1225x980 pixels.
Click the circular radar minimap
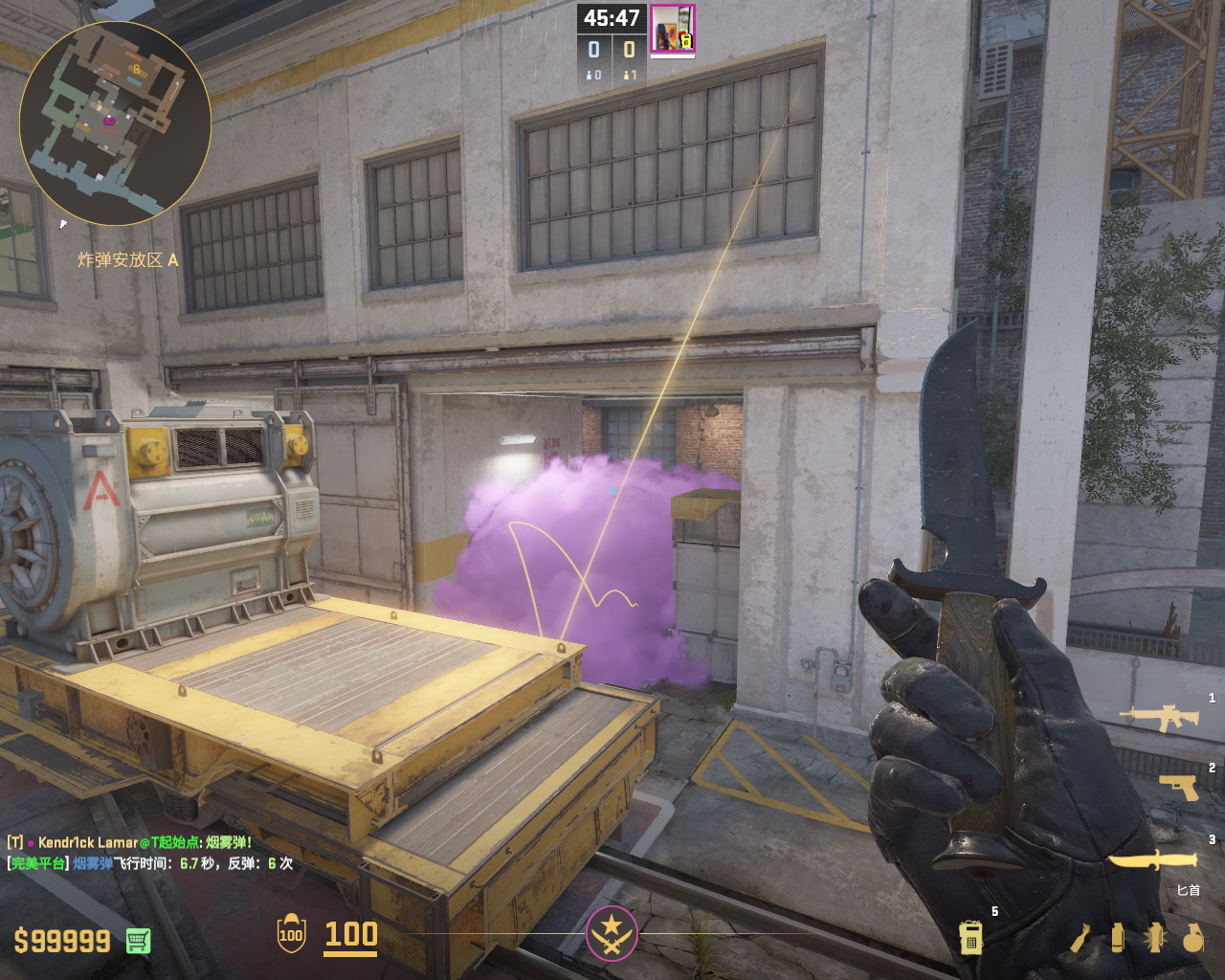[115, 122]
